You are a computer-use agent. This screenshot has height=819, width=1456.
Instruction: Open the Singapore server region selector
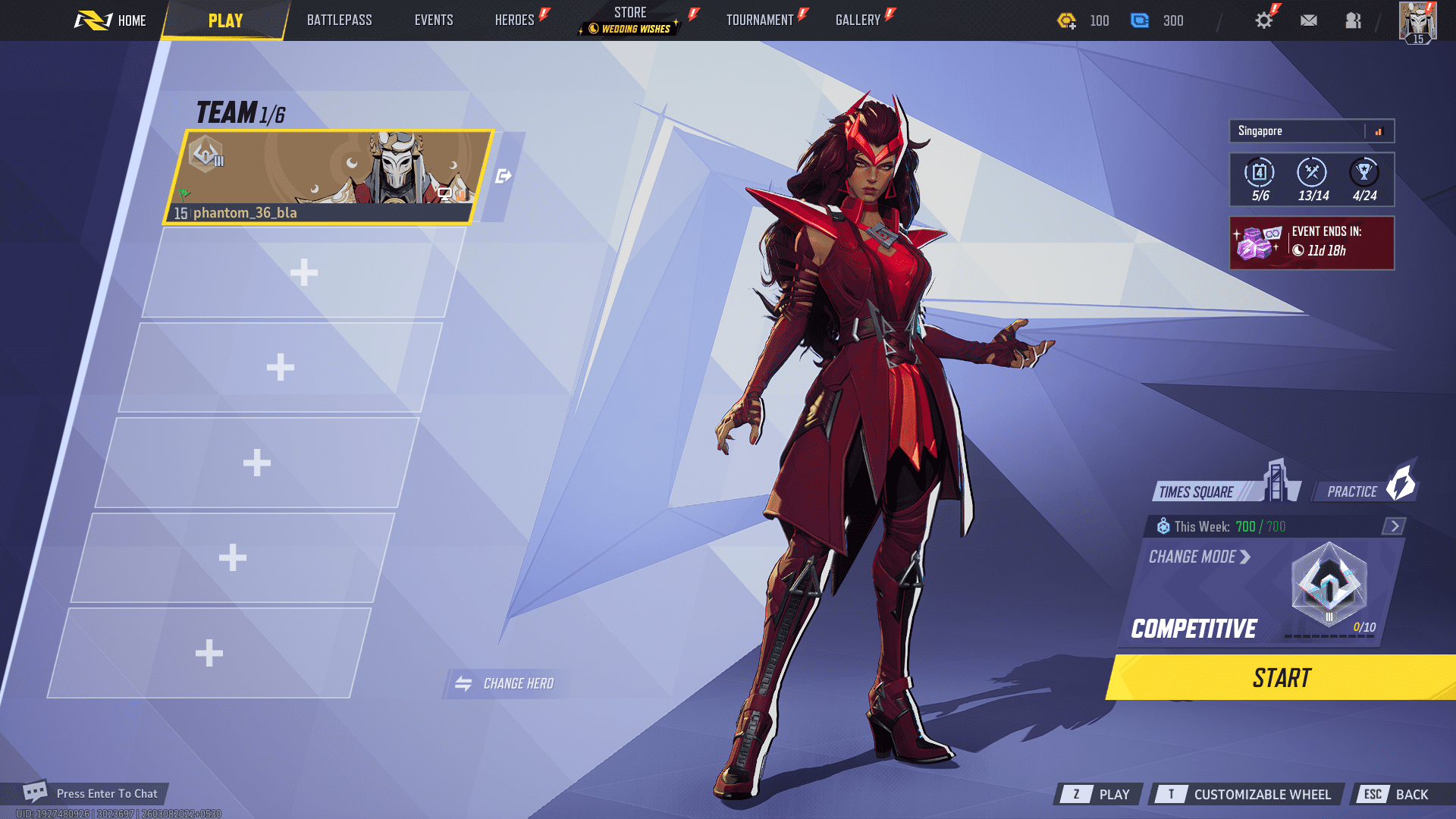point(1289,130)
